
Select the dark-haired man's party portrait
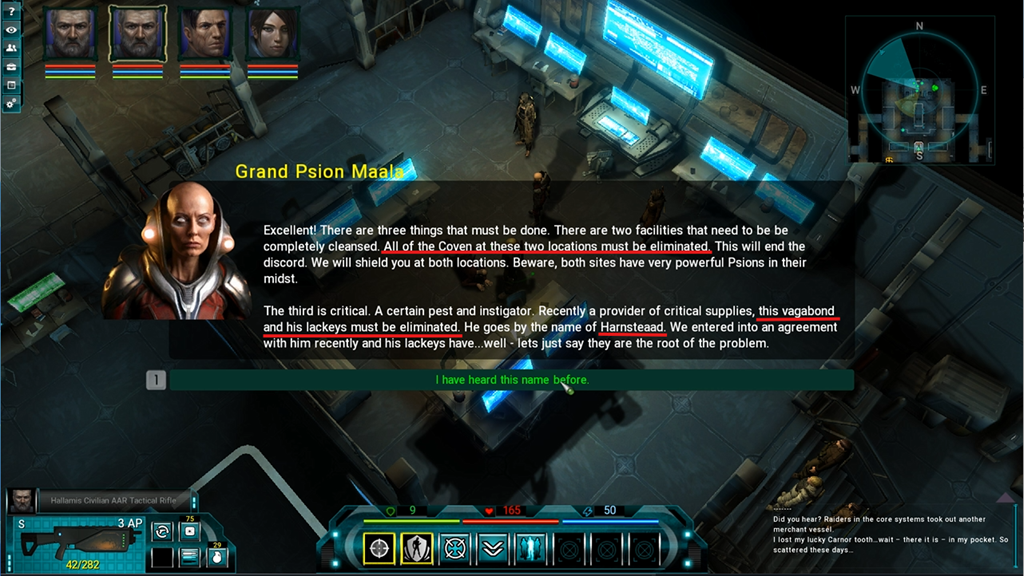pos(205,34)
